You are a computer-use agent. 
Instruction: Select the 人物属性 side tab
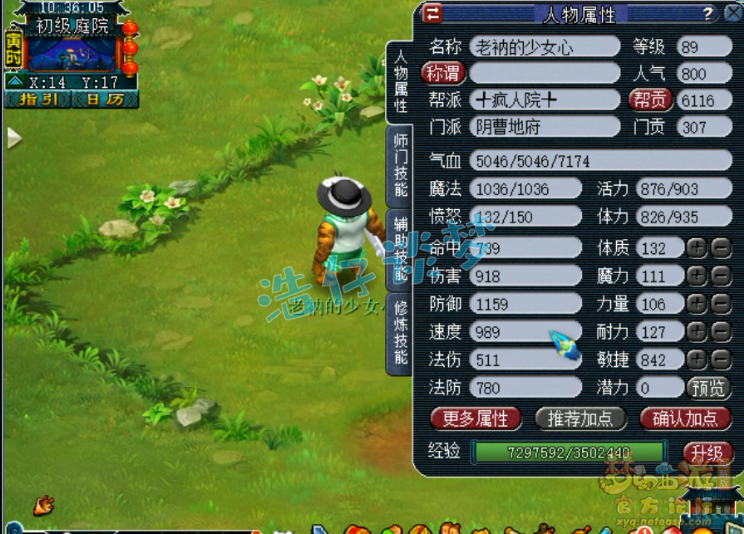[400, 79]
